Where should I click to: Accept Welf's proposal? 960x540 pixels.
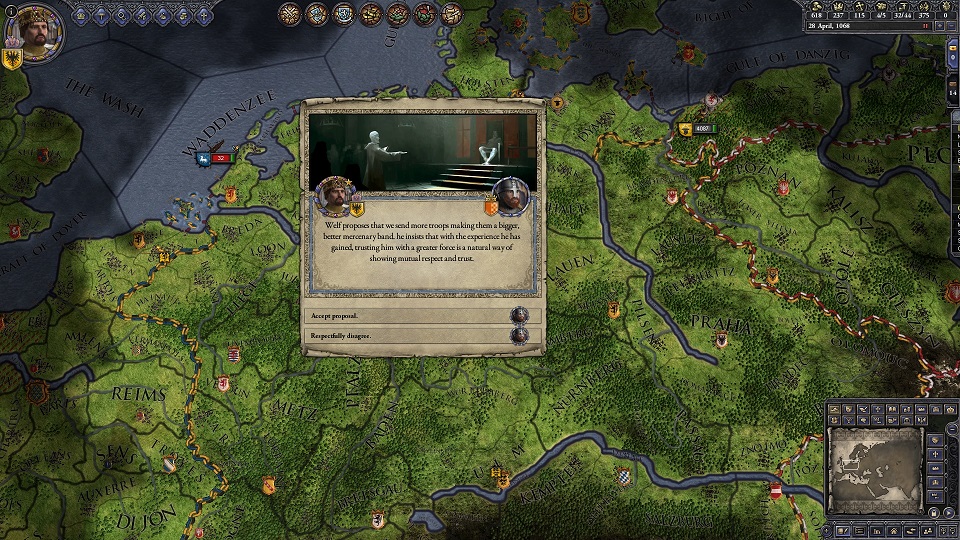[x=420, y=314]
